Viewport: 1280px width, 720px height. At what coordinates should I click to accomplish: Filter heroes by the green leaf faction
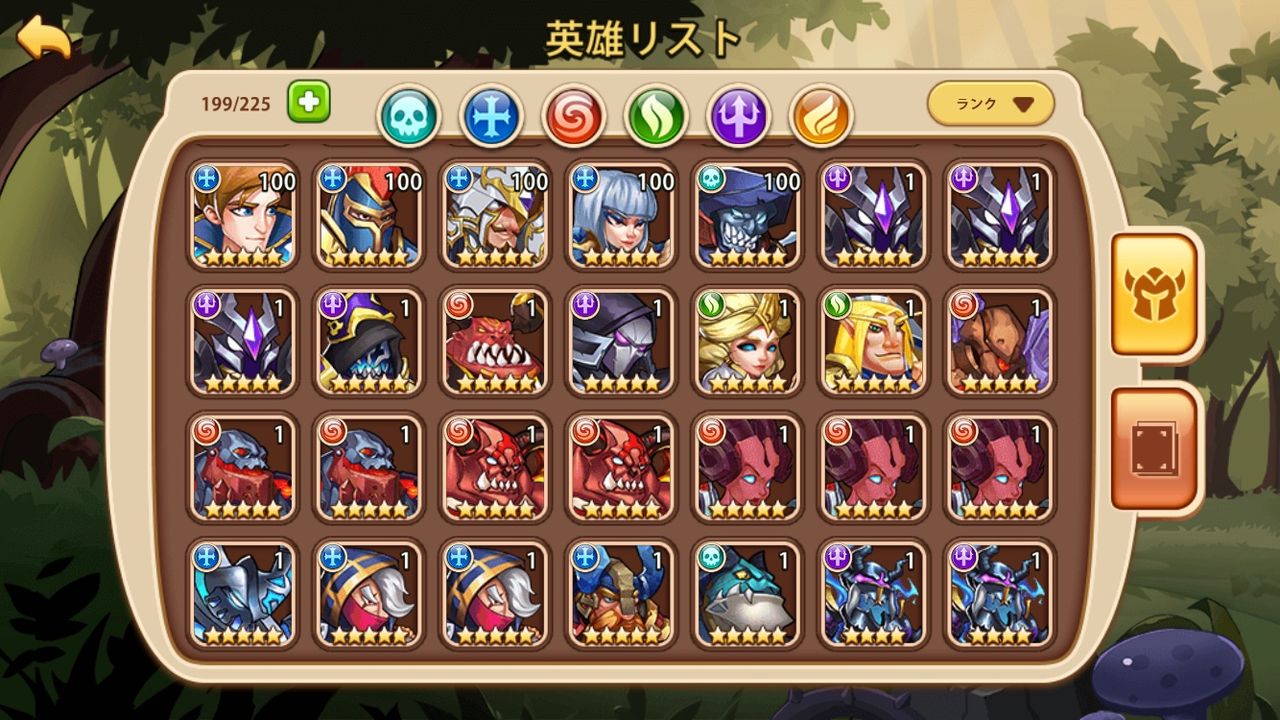point(657,113)
